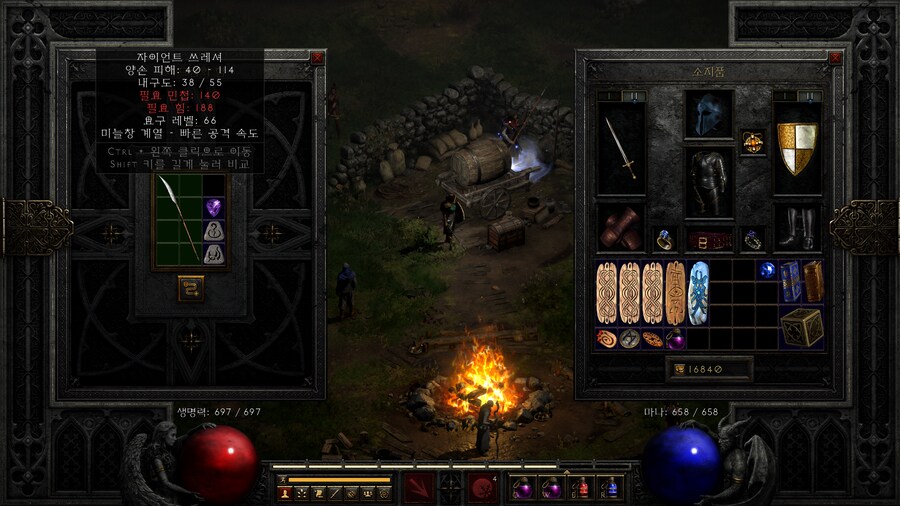
Task: Click the equipped body armor slot
Action: pyautogui.click(x=708, y=183)
